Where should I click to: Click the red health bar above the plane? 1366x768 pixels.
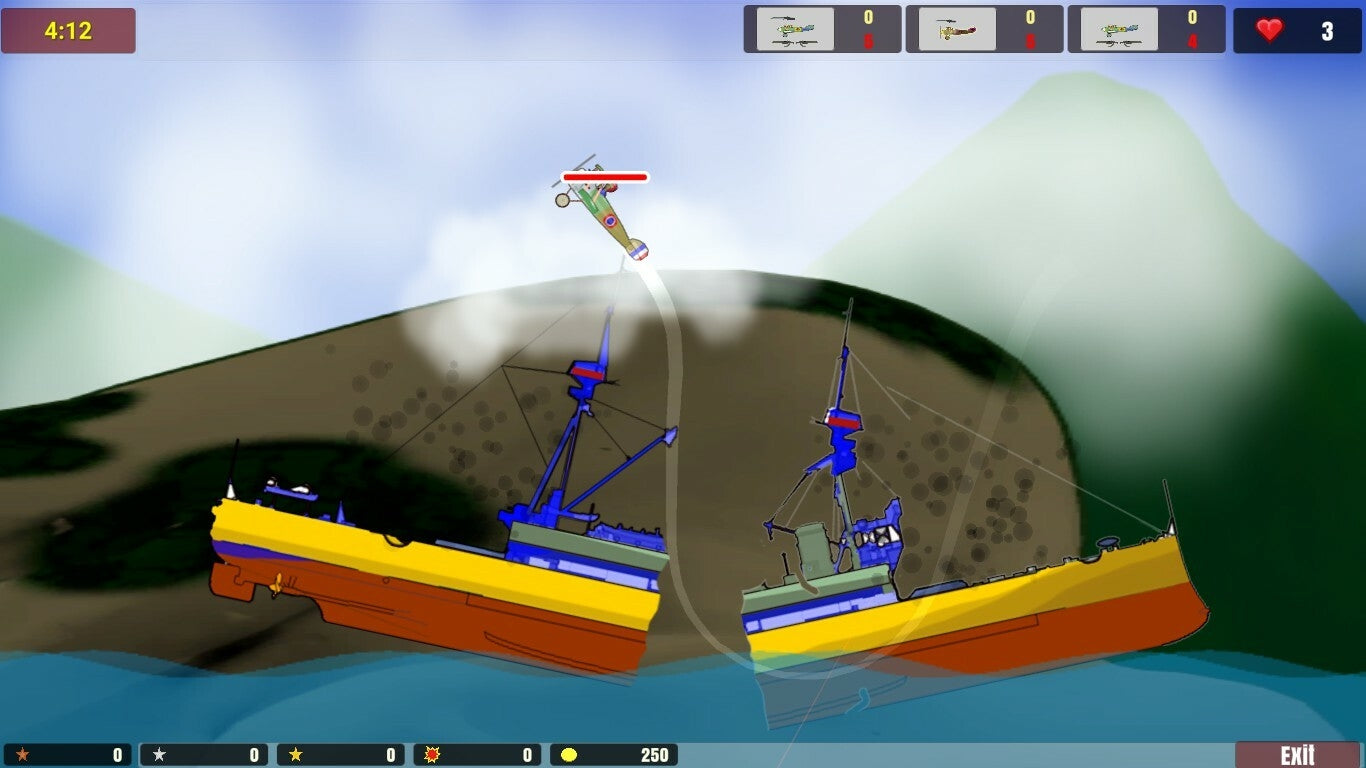click(x=607, y=178)
